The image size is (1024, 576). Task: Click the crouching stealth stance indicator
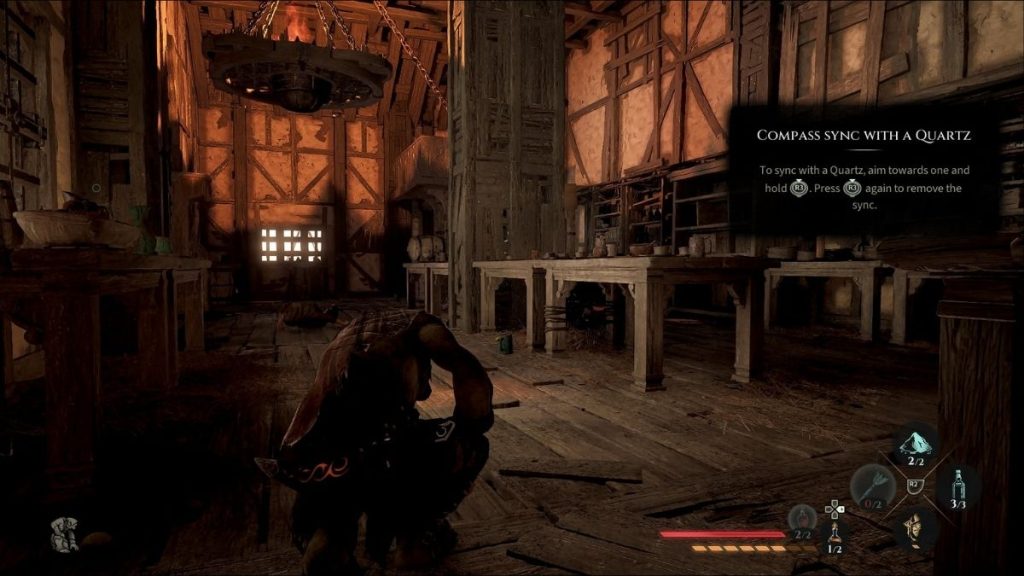(x=66, y=536)
